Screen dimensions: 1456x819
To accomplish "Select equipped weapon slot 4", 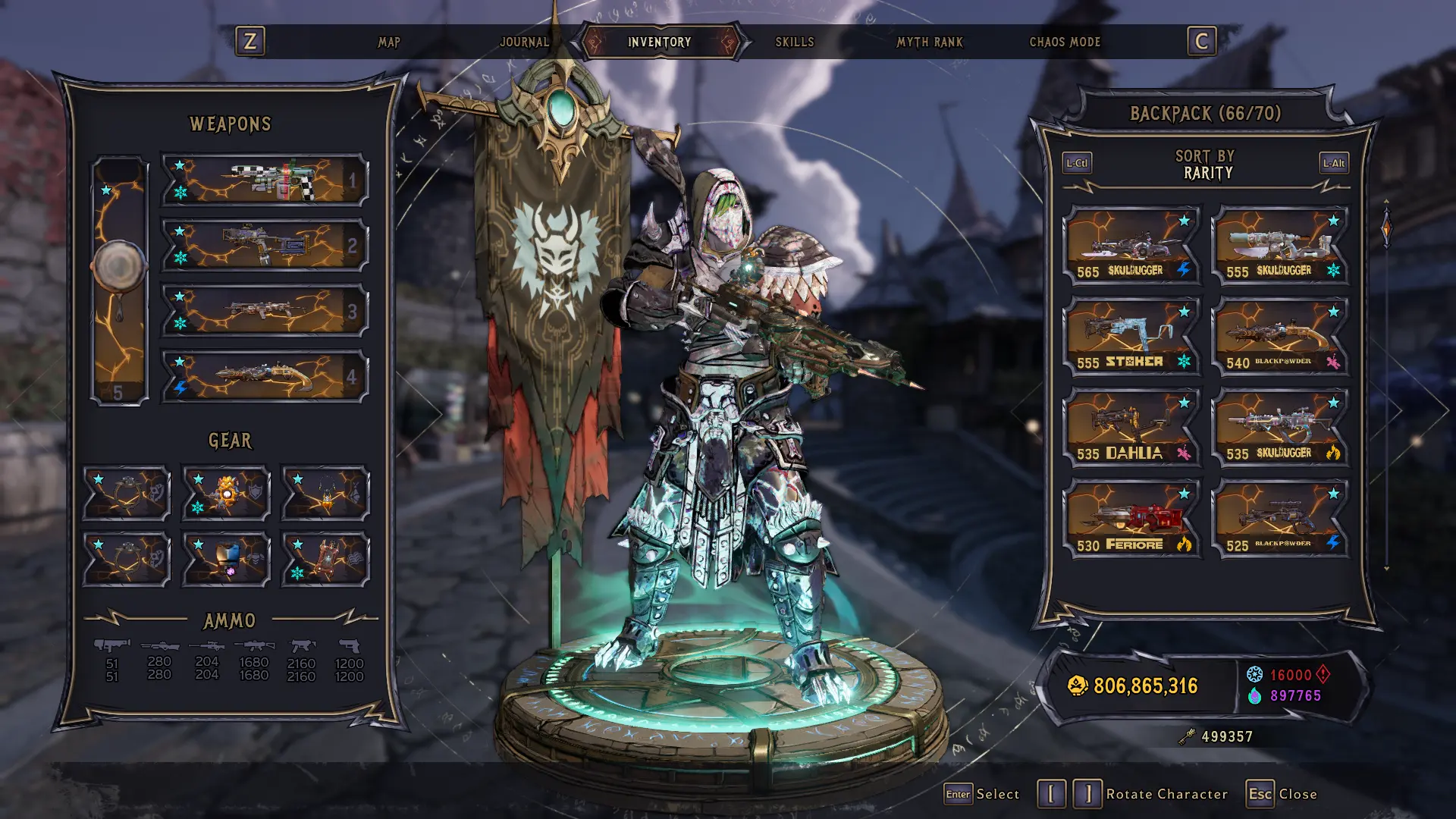I will [x=265, y=377].
